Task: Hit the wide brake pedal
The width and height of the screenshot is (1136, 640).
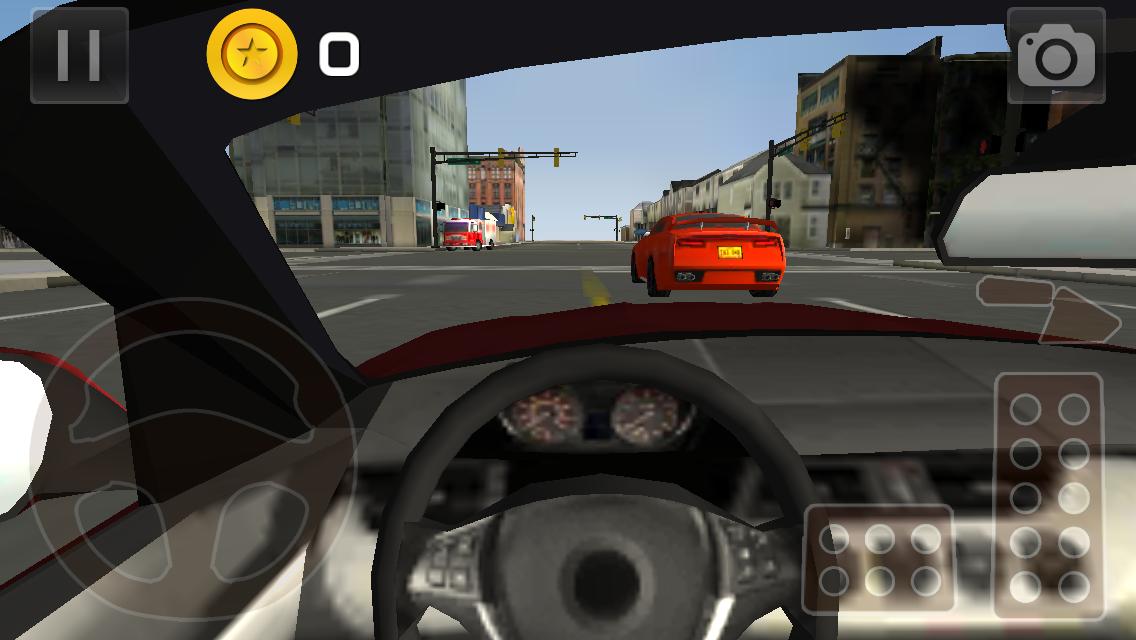Action: pyautogui.click(x=879, y=558)
